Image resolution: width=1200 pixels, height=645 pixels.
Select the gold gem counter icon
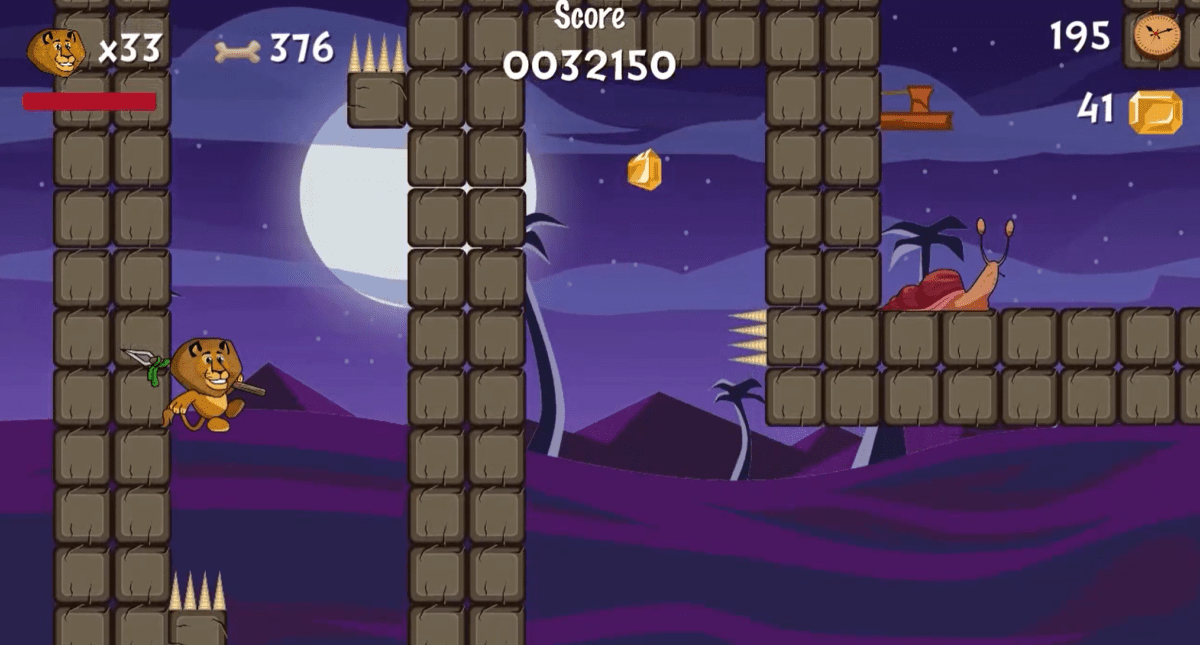1155,112
